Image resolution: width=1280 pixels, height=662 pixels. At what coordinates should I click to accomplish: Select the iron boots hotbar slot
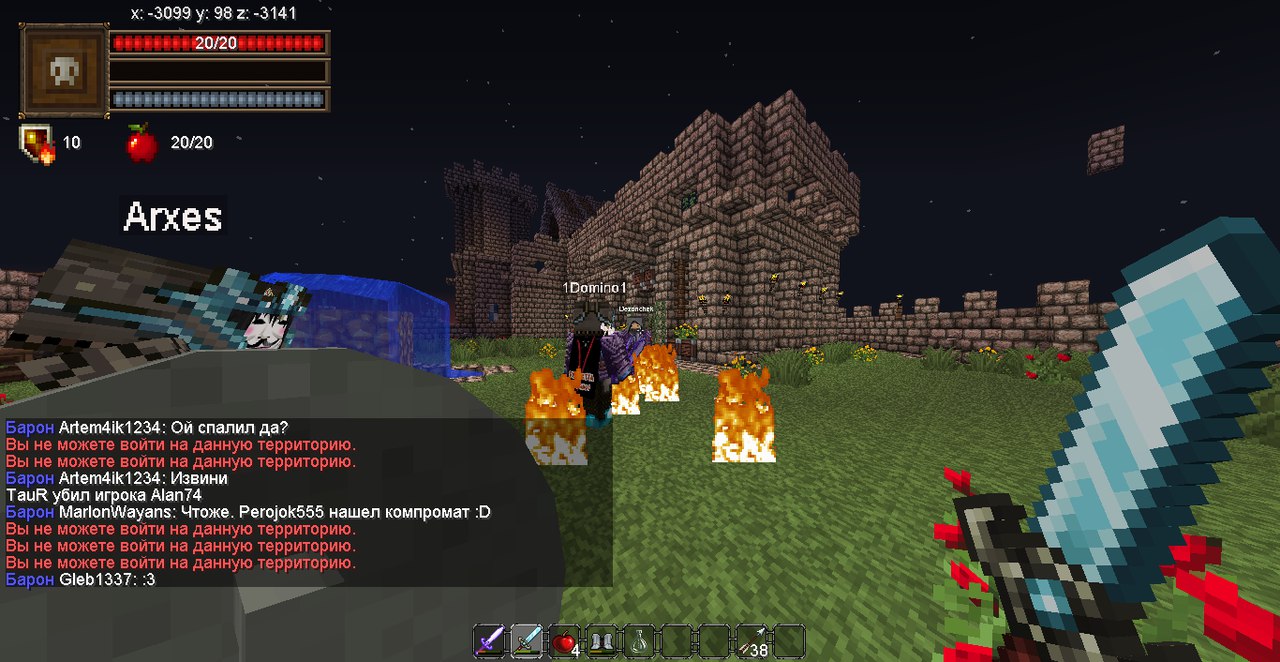click(601, 641)
